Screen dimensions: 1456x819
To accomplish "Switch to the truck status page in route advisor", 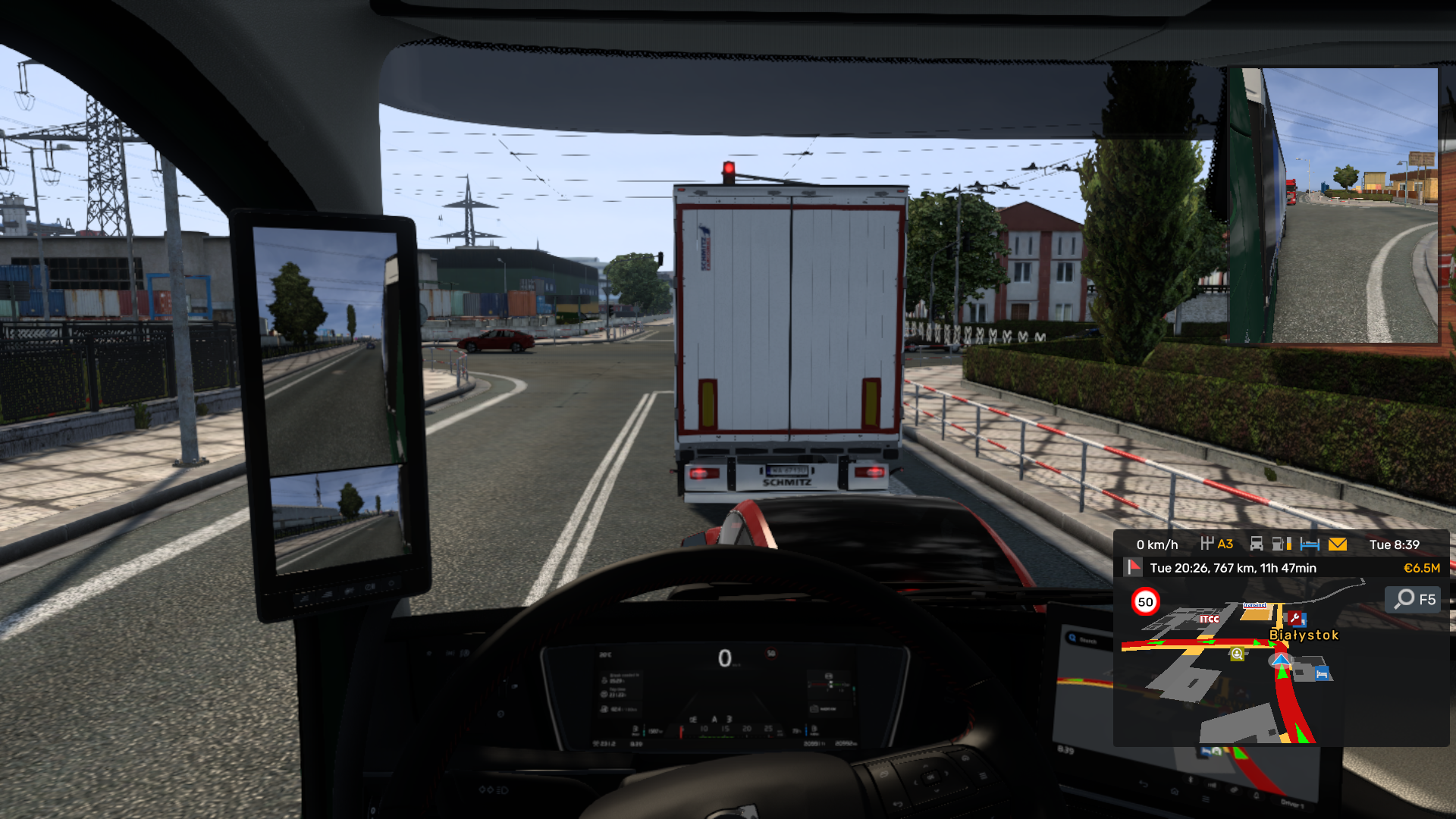I will tap(1256, 544).
